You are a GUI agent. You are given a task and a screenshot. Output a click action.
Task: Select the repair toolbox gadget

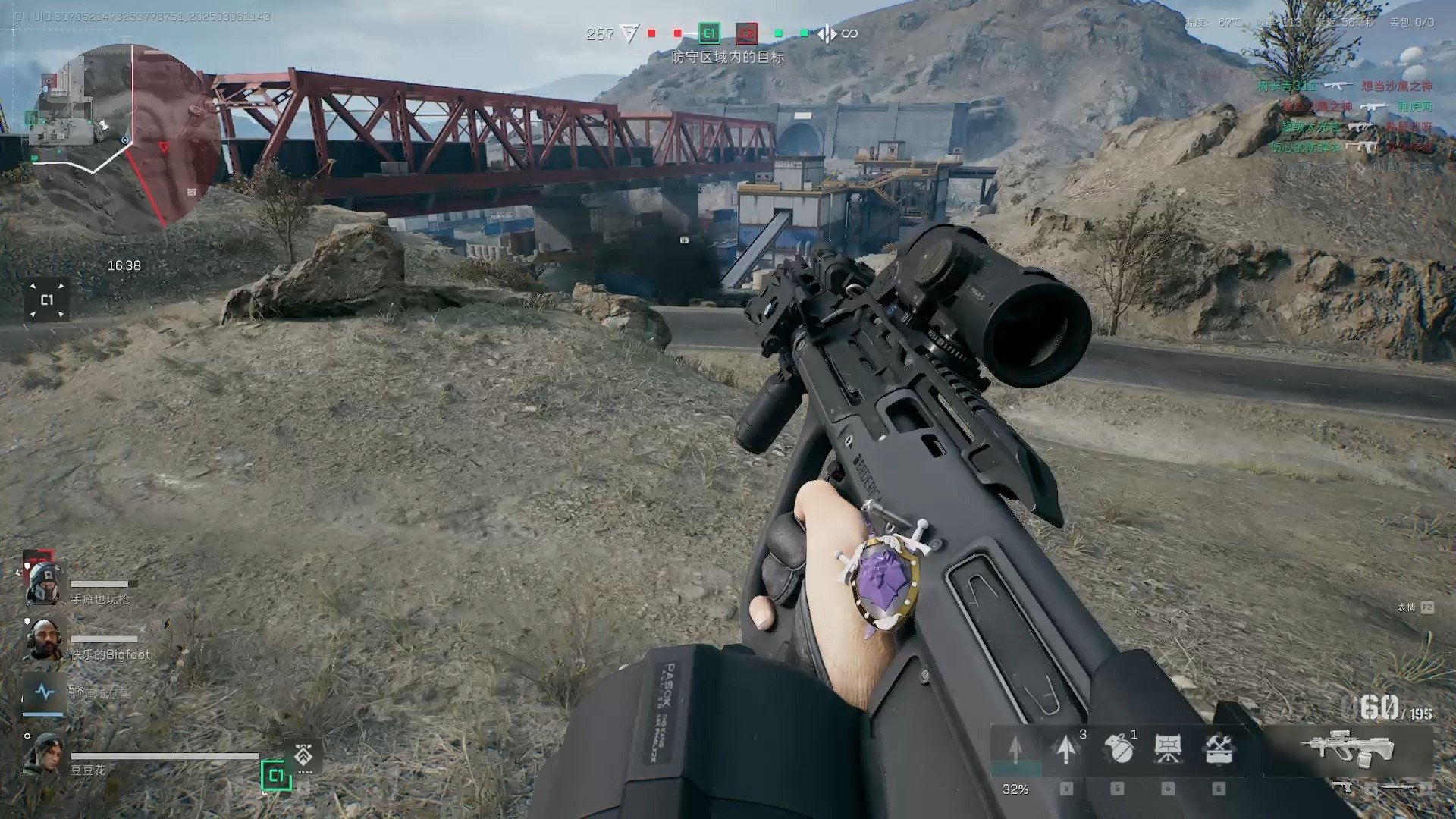pyautogui.click(x=1219, y=749)
